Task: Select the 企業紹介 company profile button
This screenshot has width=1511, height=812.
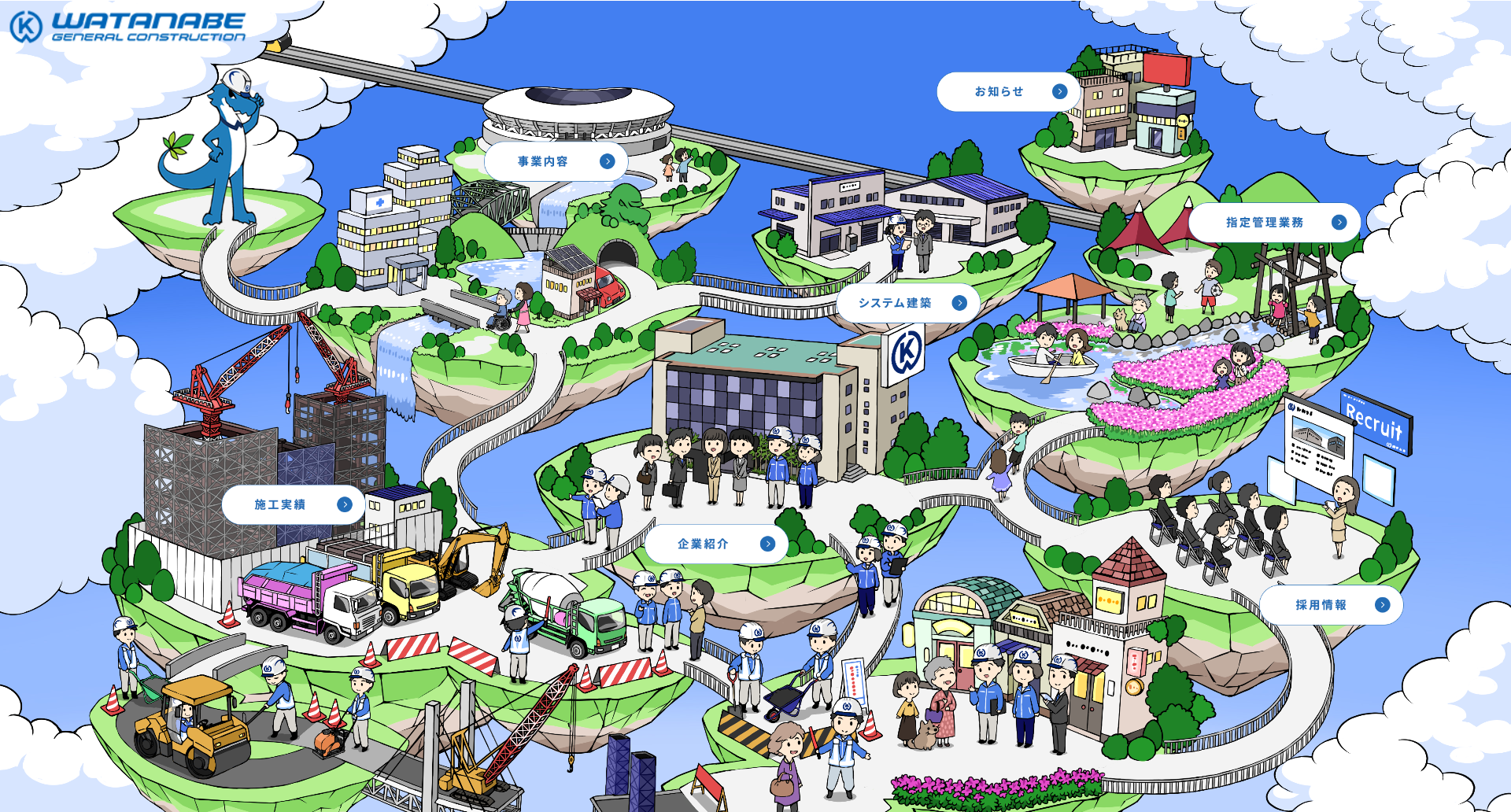Action: point(716,544)
